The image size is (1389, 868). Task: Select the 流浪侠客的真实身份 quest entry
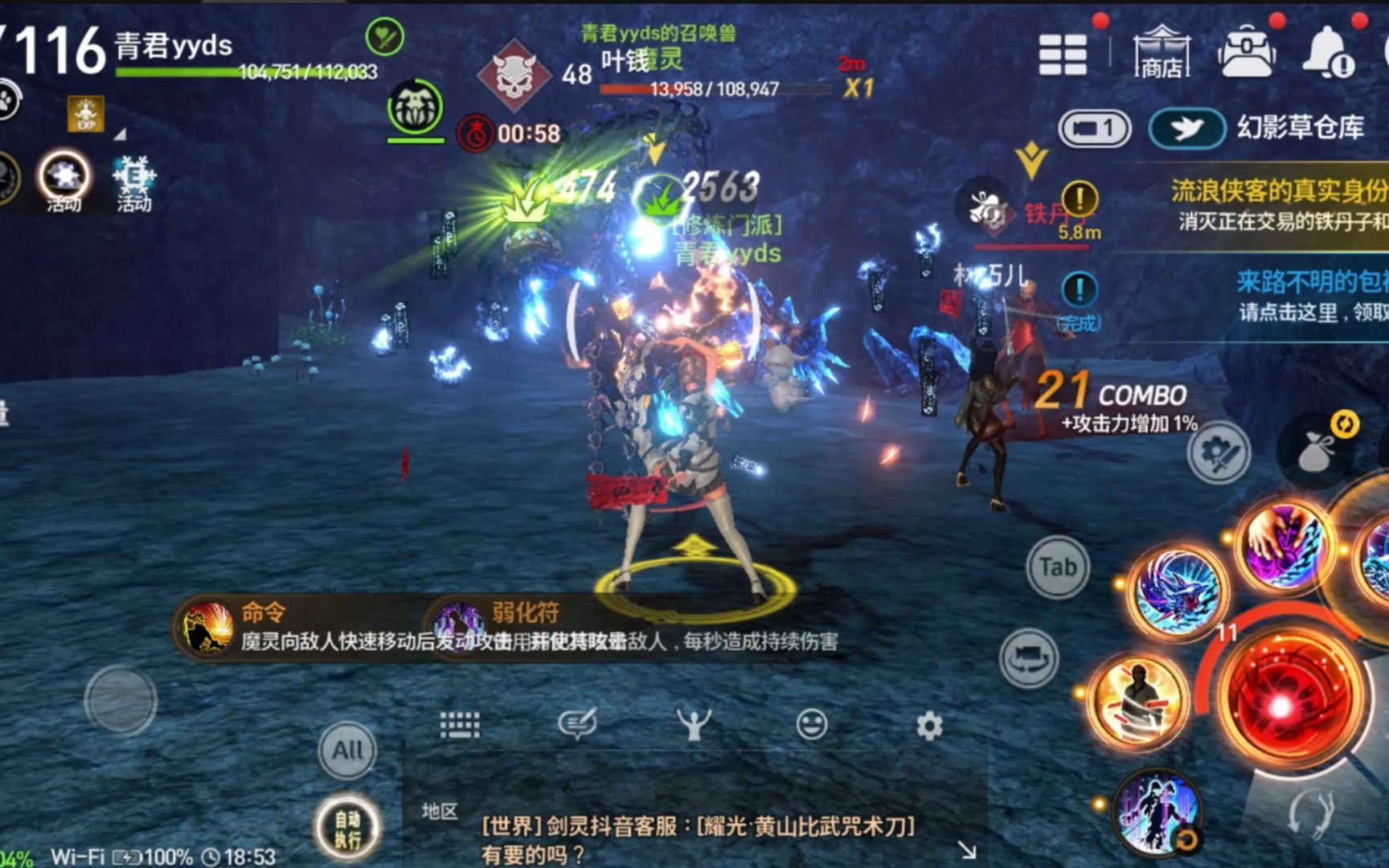(1278, 203)
